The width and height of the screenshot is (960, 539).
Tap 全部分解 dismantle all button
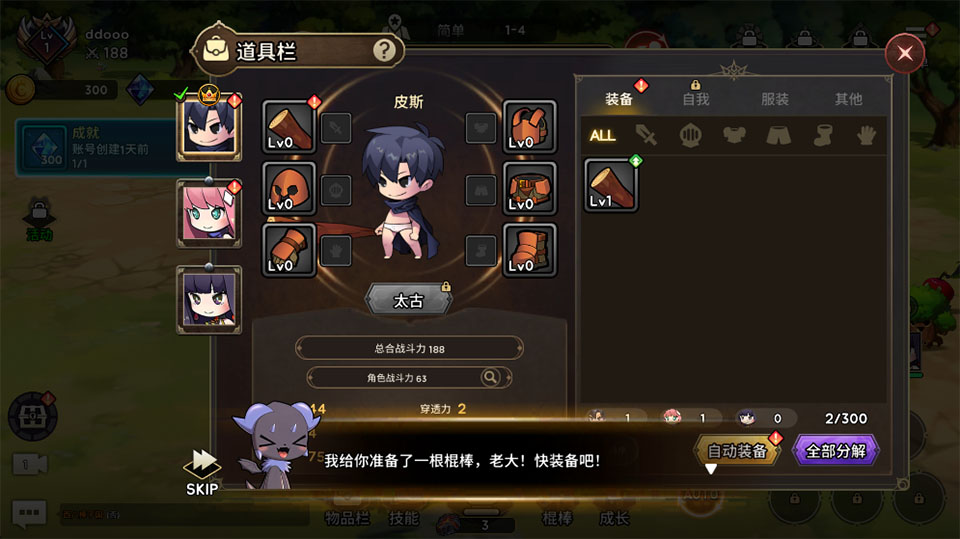pos(836,450)
